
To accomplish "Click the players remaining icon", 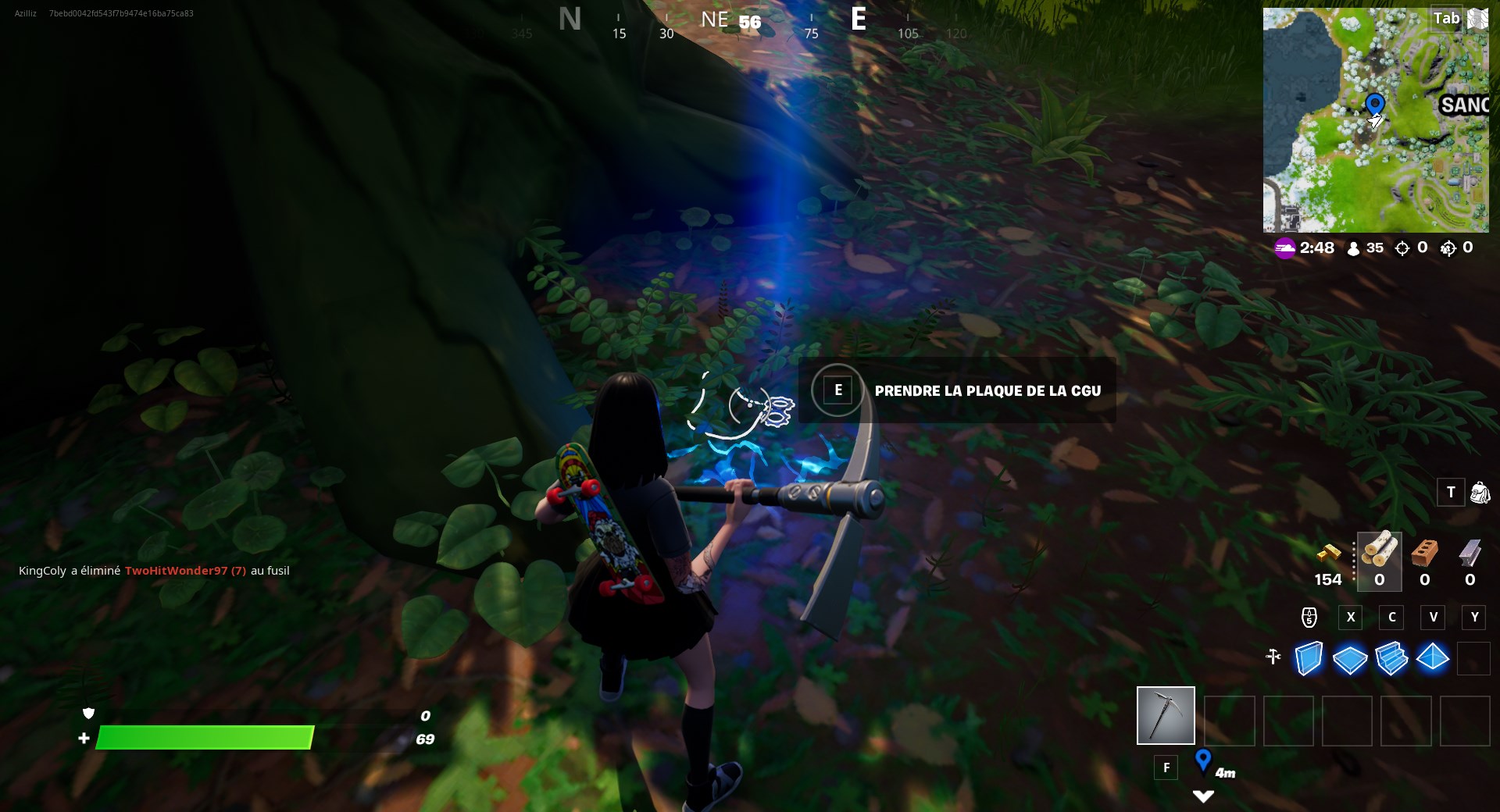I will coord(1352,248).
